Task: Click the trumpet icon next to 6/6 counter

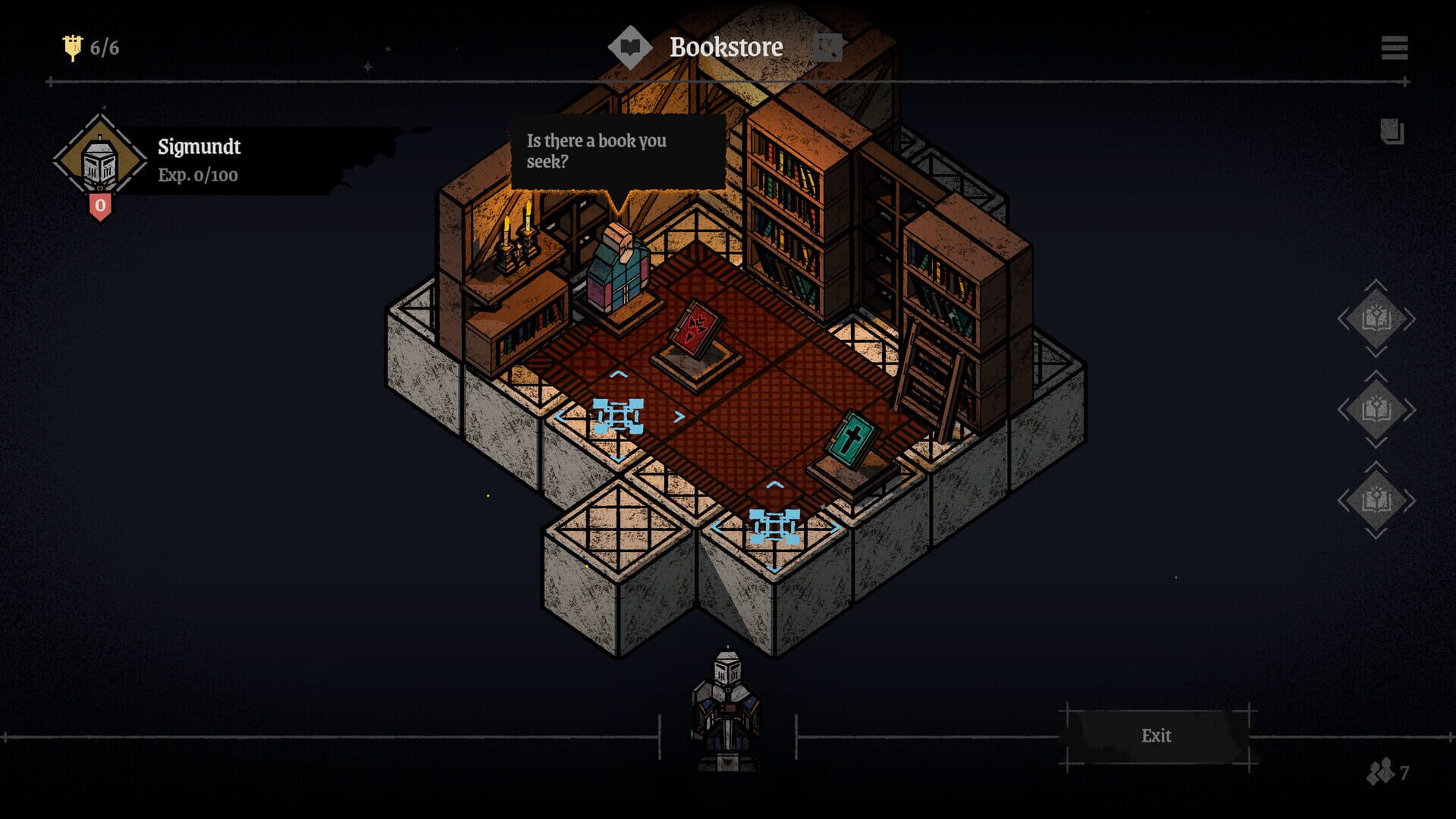Action: click(73, 47)
